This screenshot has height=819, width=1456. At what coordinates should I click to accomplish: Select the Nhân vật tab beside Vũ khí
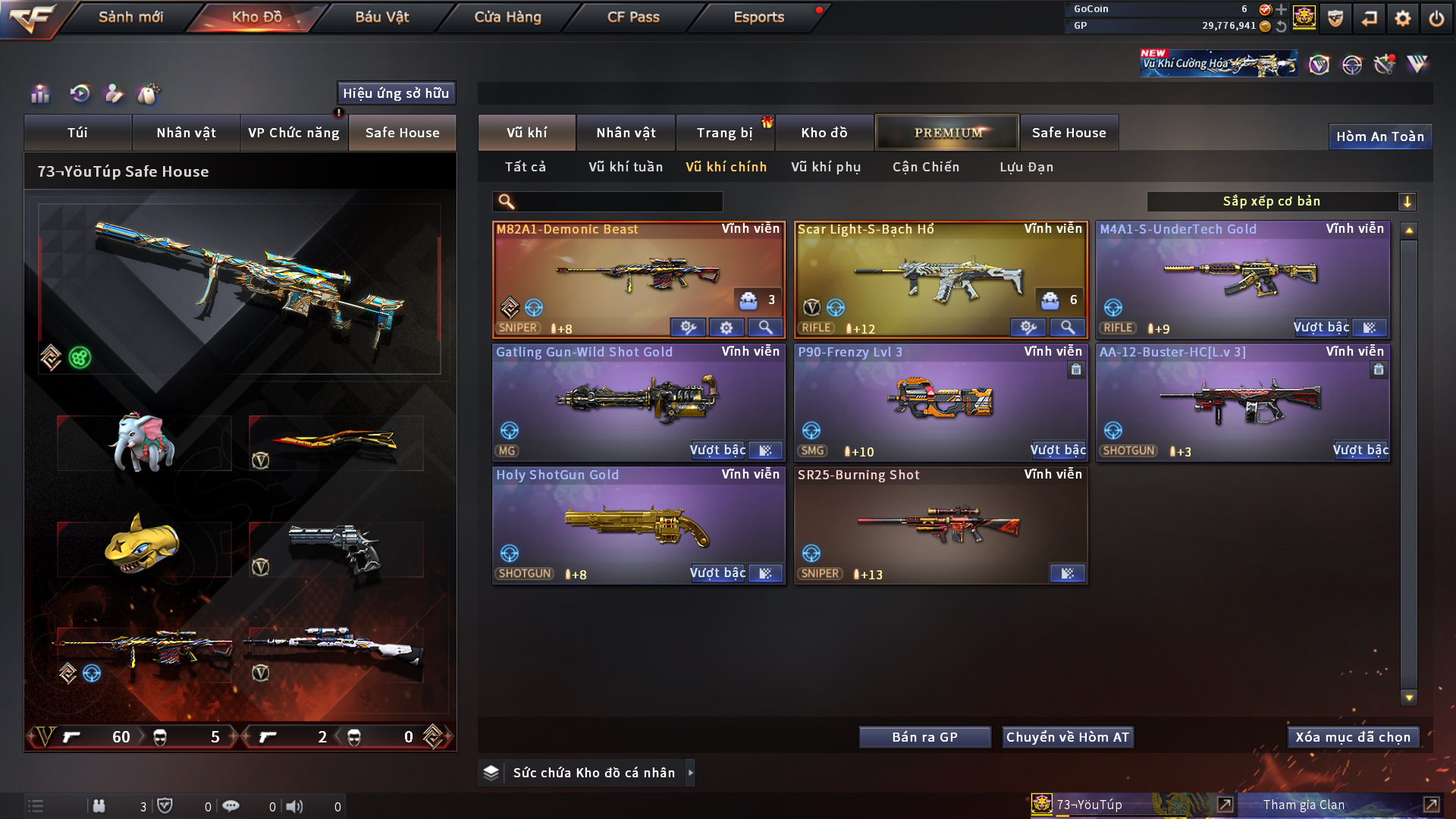tap(626, 133)
